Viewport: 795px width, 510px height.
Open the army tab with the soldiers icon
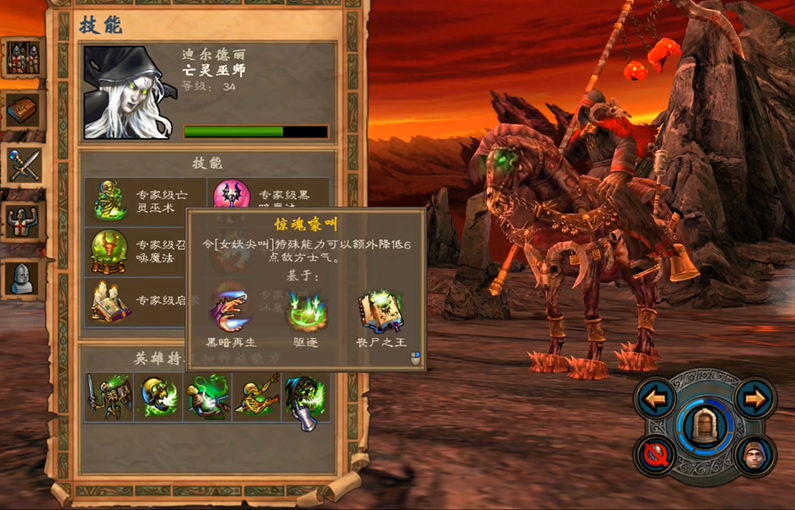tap(23, 58)
